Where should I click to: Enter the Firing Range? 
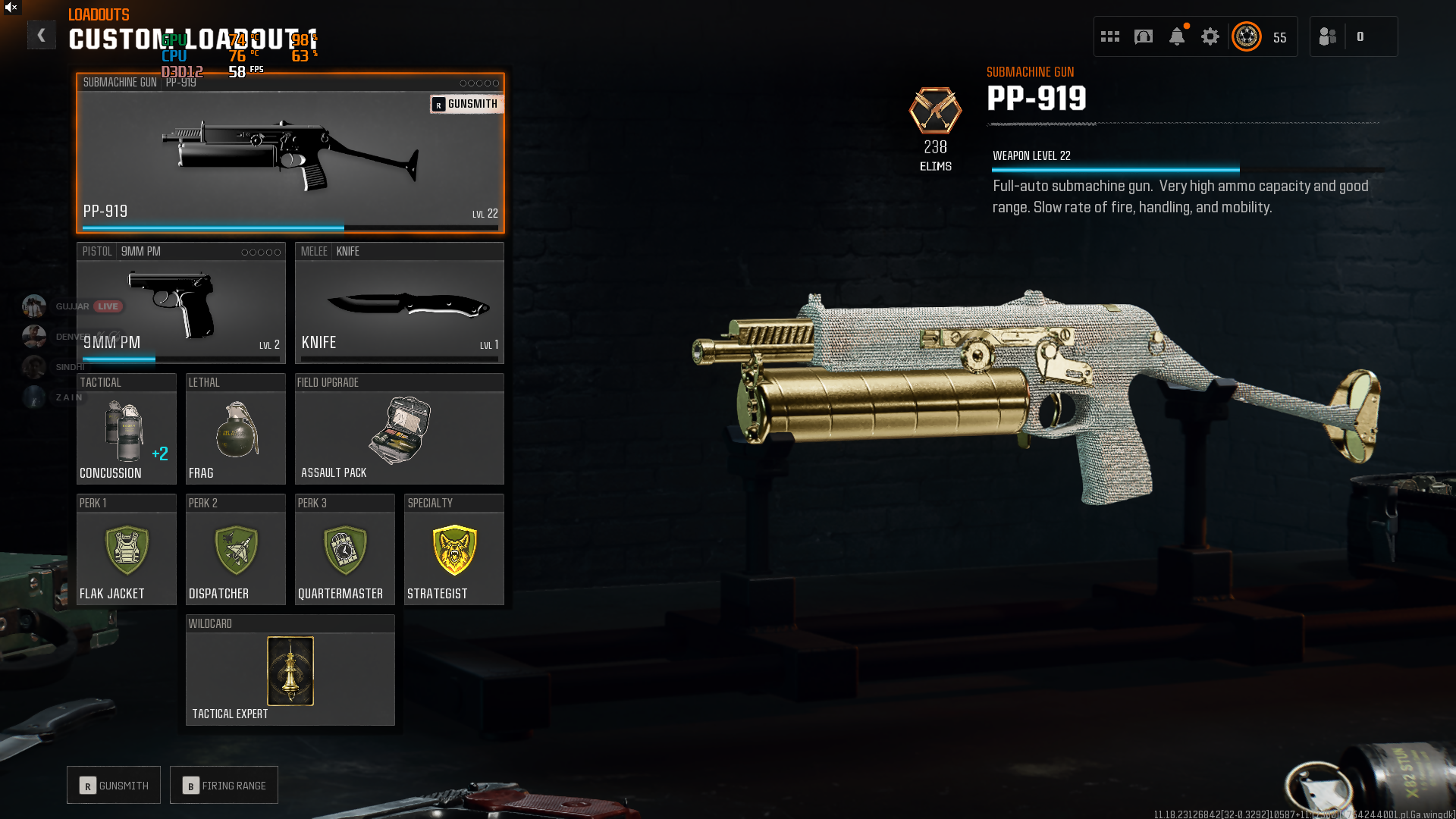click(x=224, y=786)
